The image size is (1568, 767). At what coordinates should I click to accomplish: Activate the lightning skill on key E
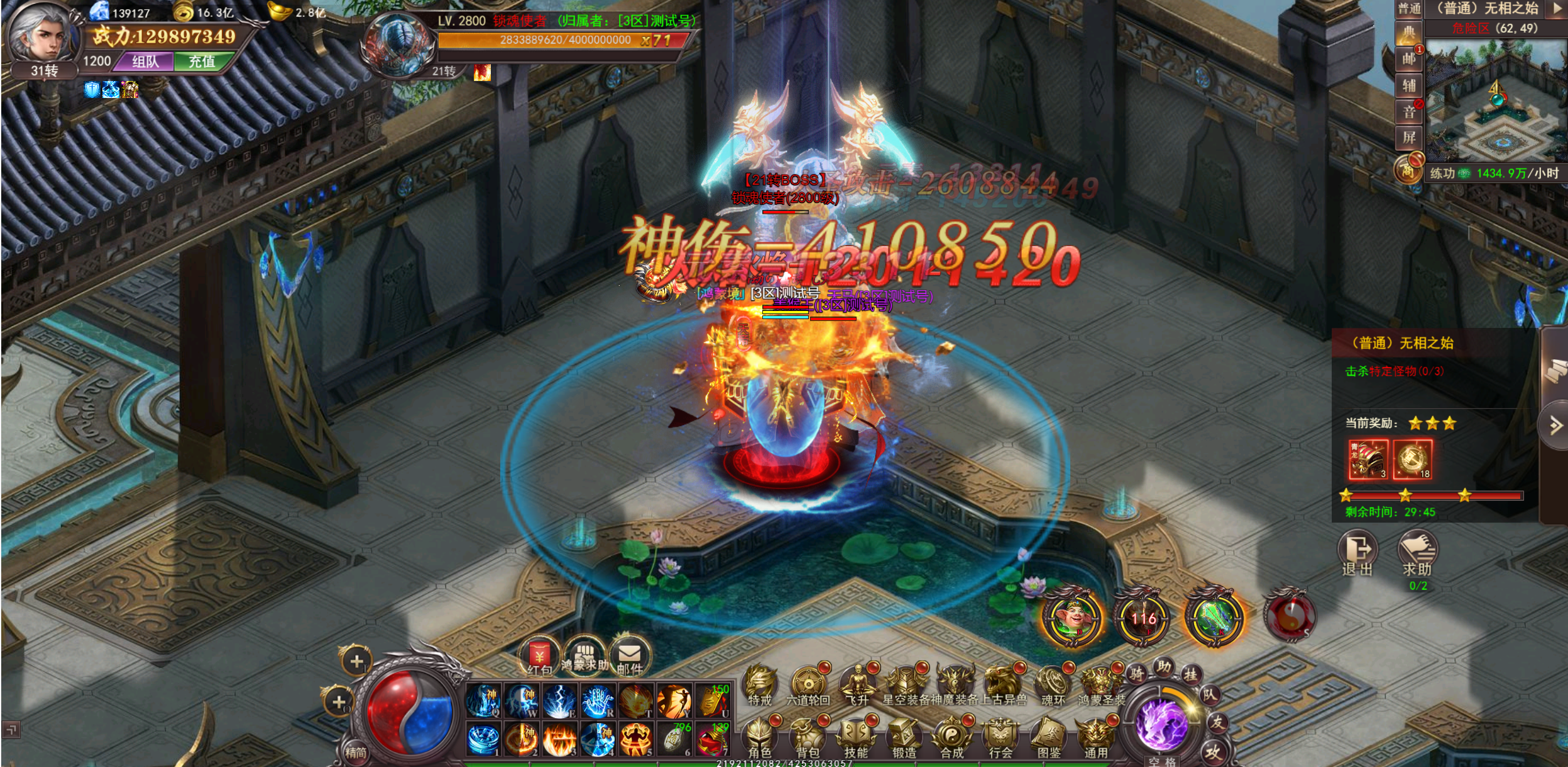(x=559, y=700)
